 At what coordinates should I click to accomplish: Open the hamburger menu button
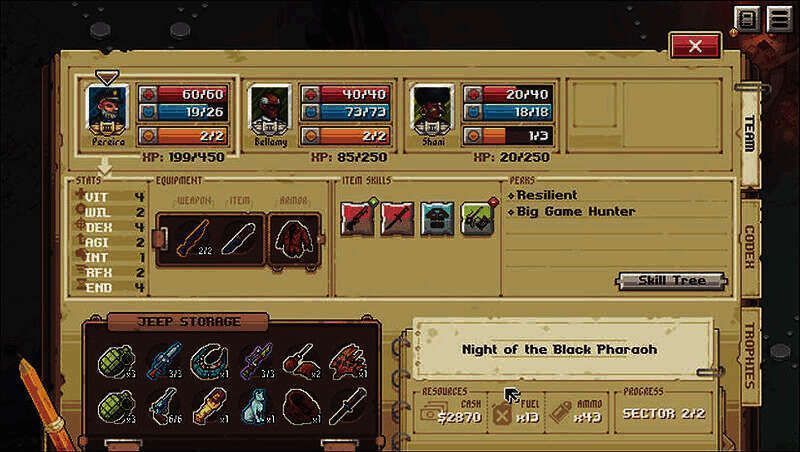(x=777, y=18)
